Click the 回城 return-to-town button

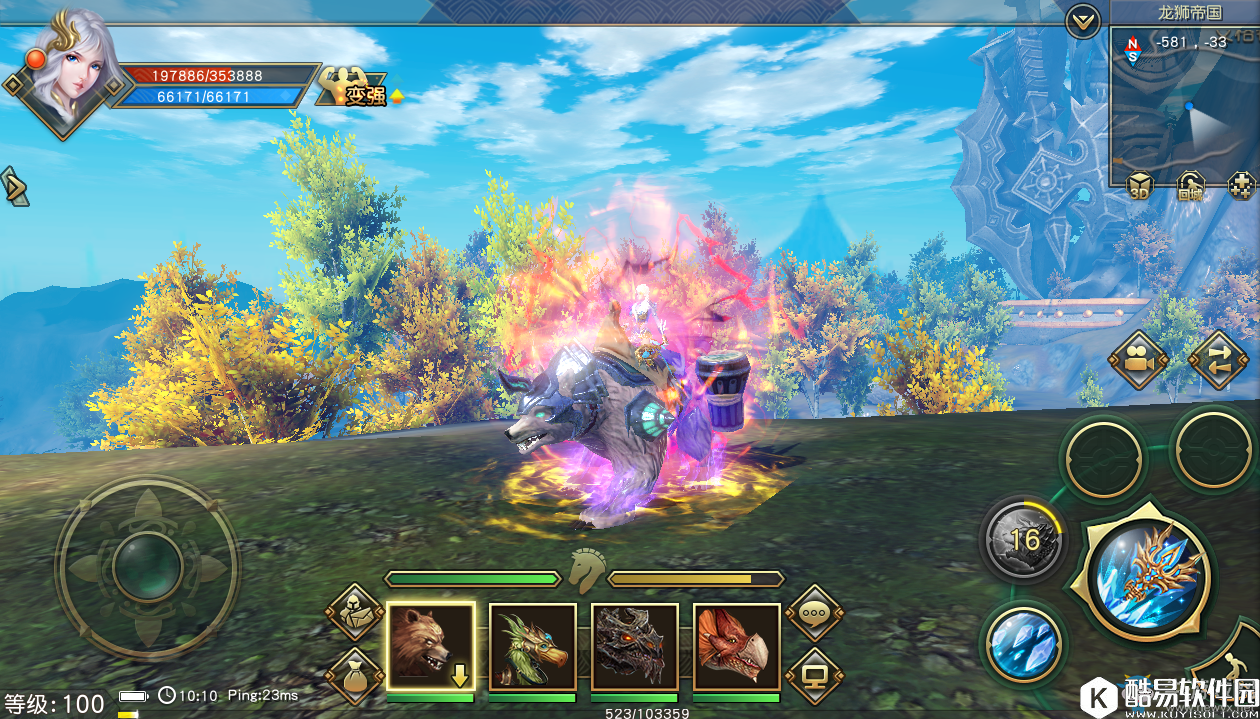[x=1190, y=187]
